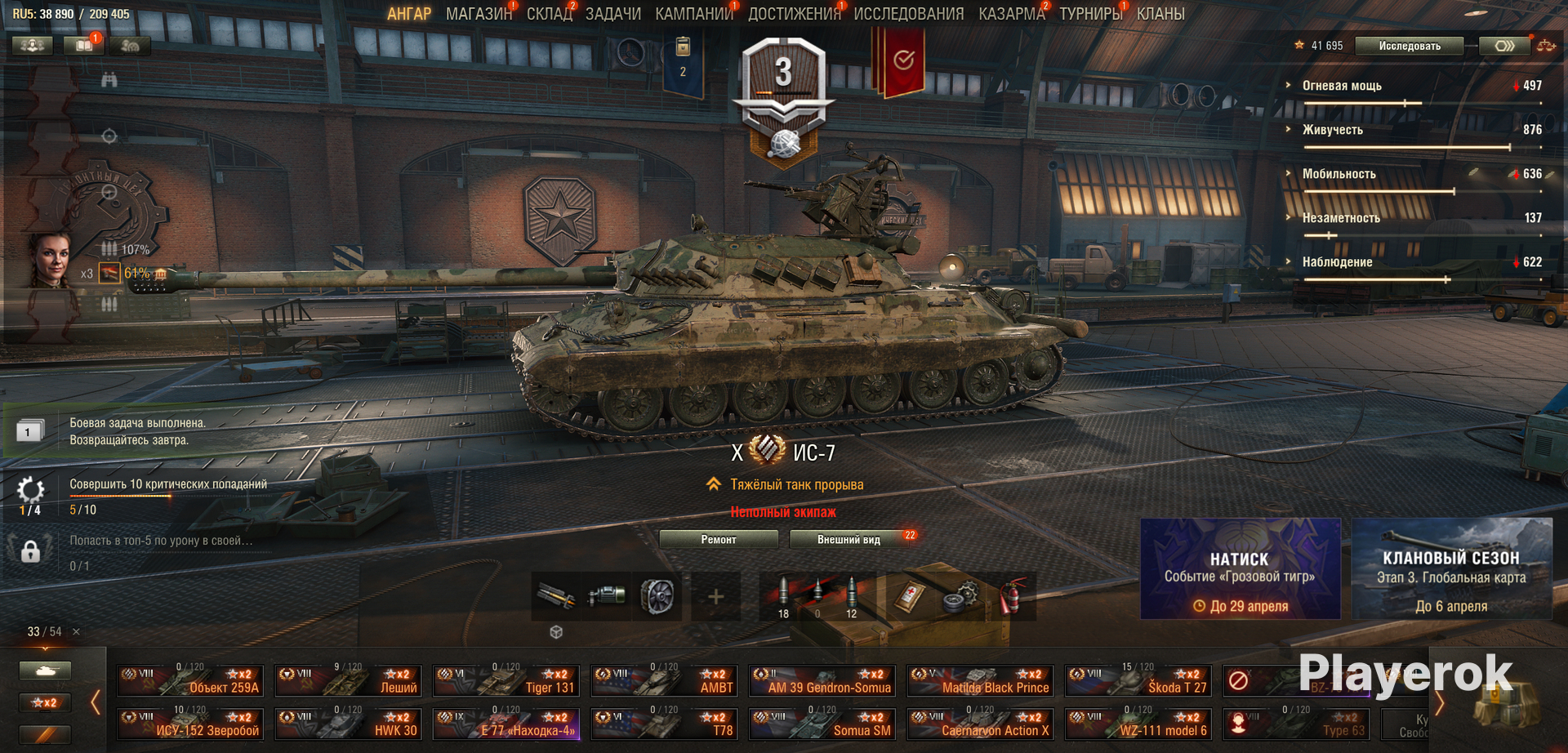This screenshot has width=1568, height=753.
Task: Choose the Объект 259А tank
Action: point(190,680)
